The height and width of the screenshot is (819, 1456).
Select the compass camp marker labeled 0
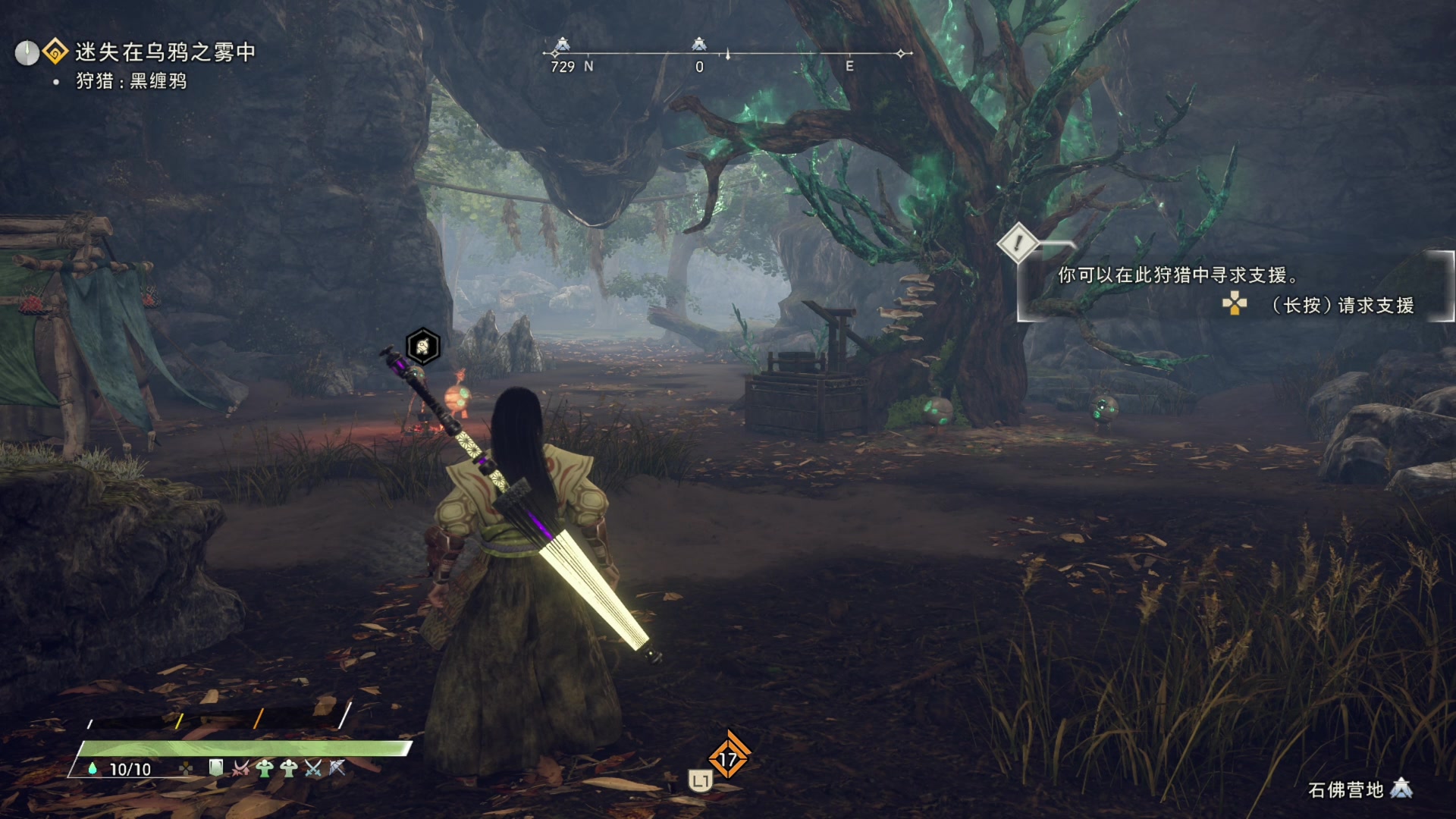(699, 45)
